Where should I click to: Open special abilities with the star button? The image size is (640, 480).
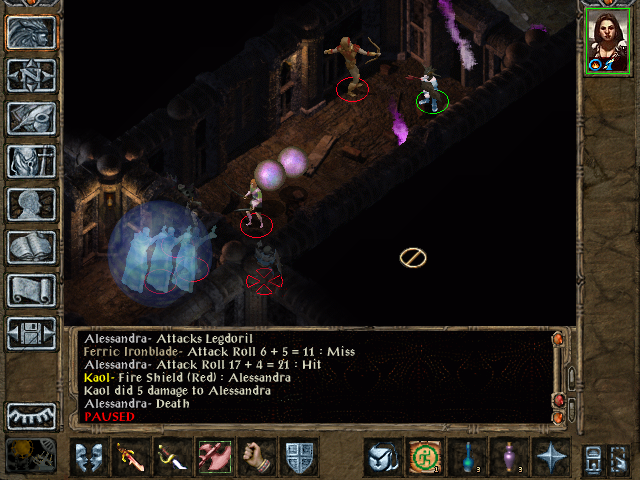pyautogui.click(x=550, y=457)
